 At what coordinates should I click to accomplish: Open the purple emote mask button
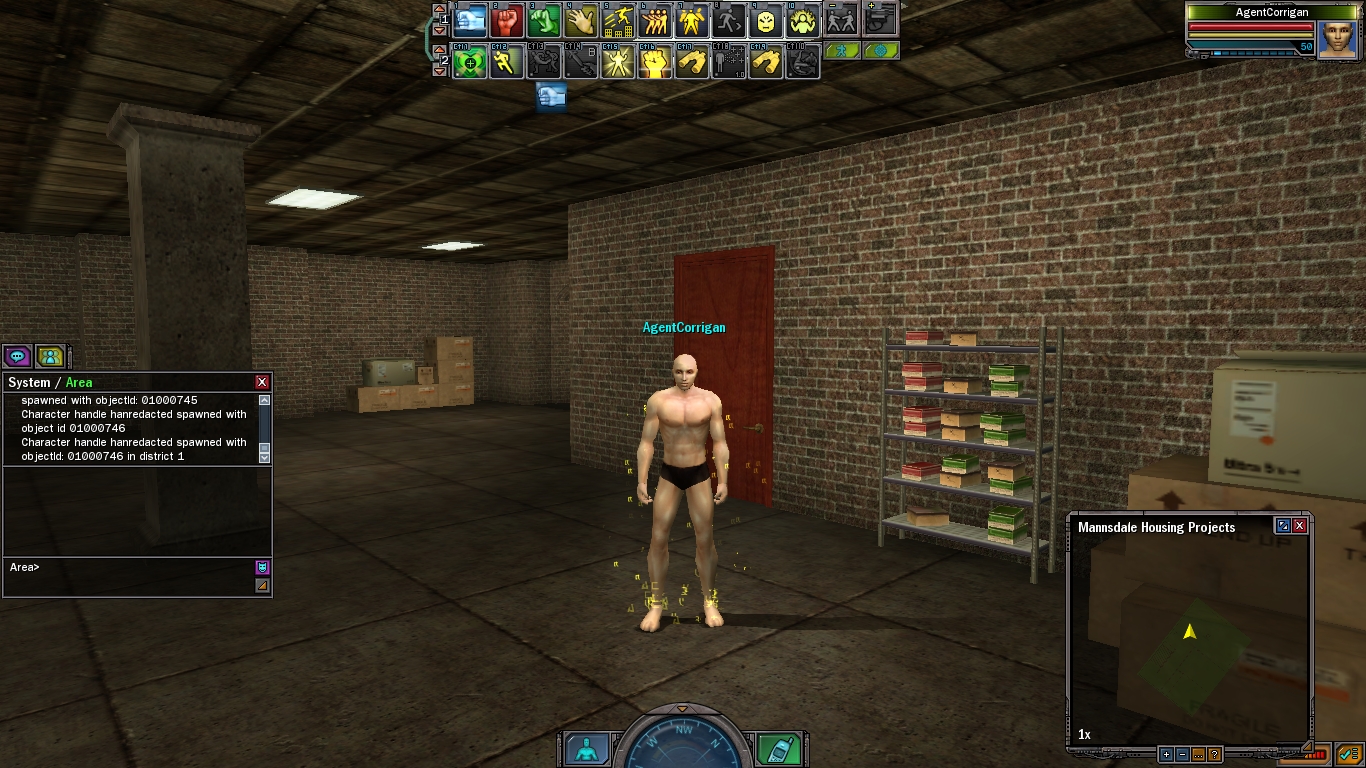tap(262, 567)
